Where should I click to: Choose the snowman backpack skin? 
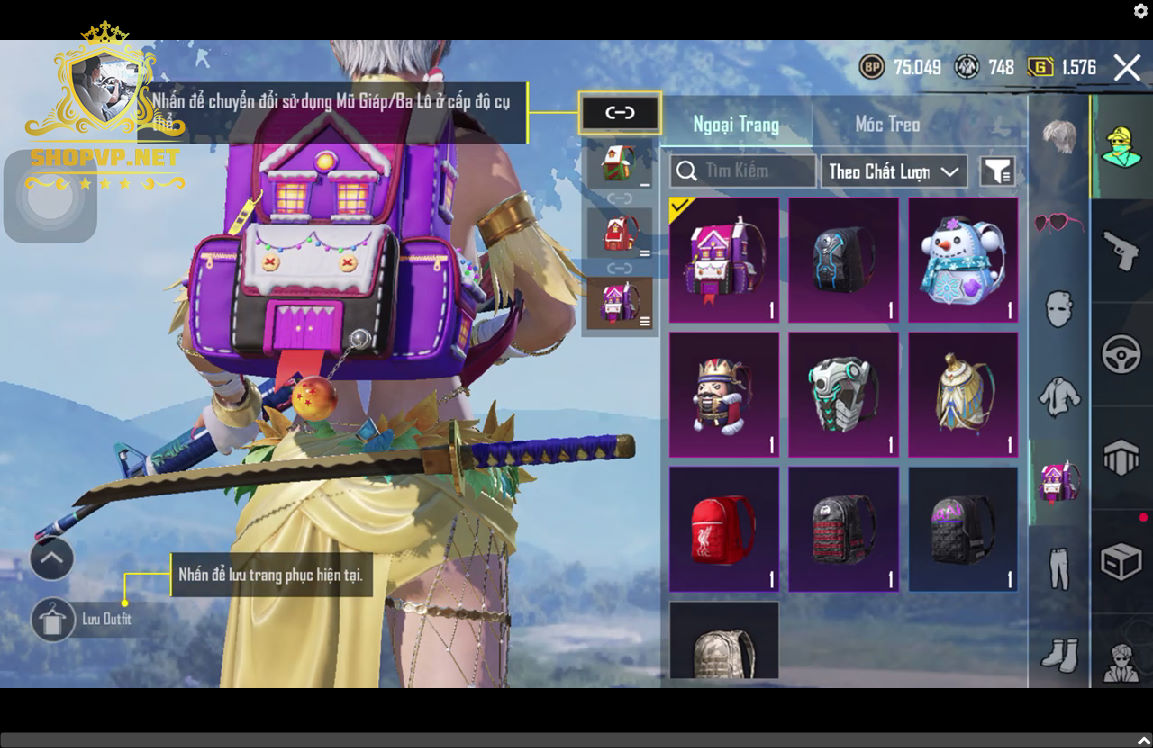[x=962, y=260]
